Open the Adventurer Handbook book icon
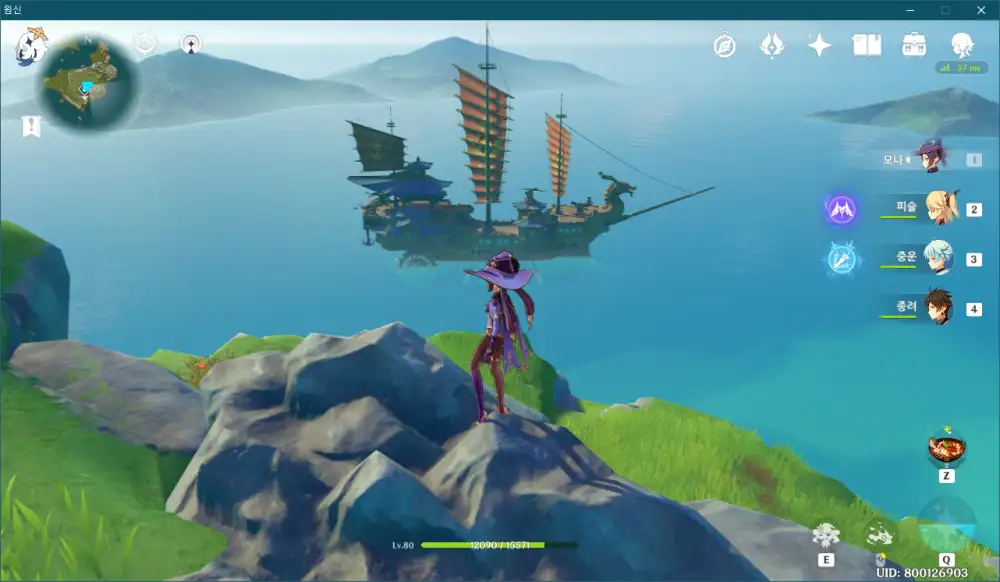The width and height of the screenshot is (1000, 582). click(x=866, y=45)
